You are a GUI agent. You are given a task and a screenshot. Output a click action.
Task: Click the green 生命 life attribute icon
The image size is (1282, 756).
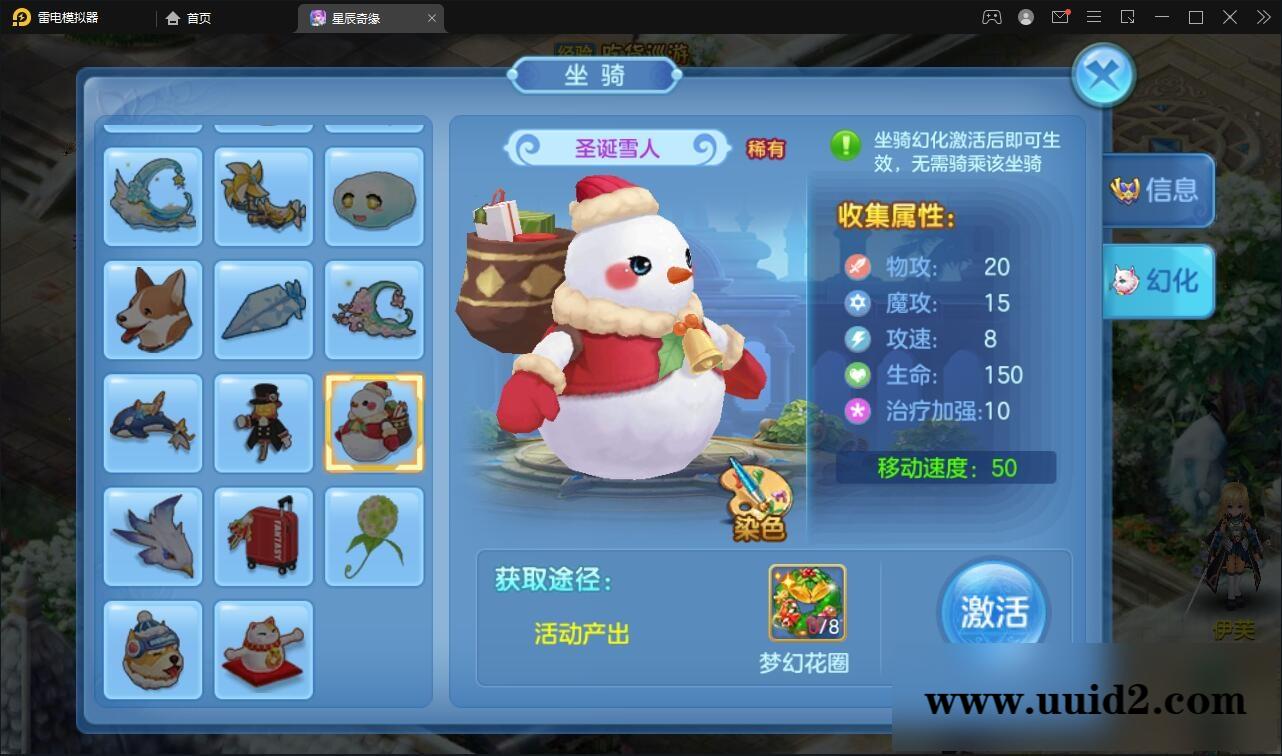coord(856,375)
